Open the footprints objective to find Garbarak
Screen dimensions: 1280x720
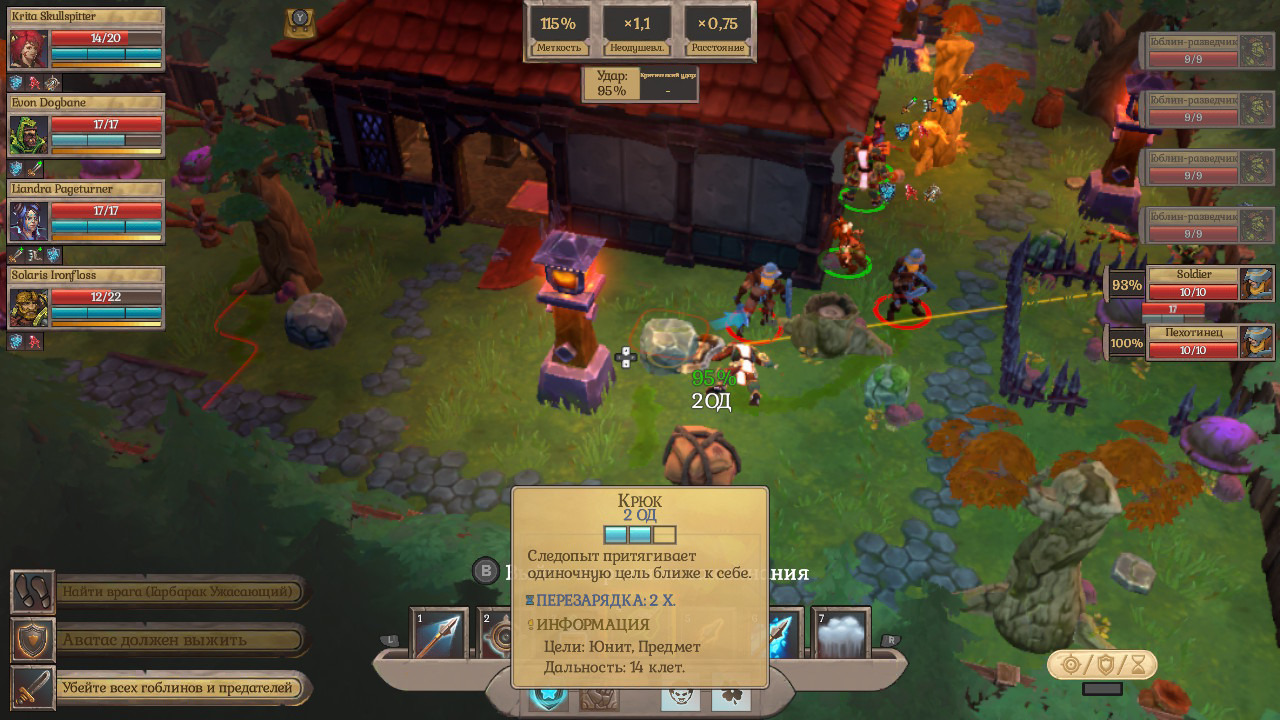32,592
